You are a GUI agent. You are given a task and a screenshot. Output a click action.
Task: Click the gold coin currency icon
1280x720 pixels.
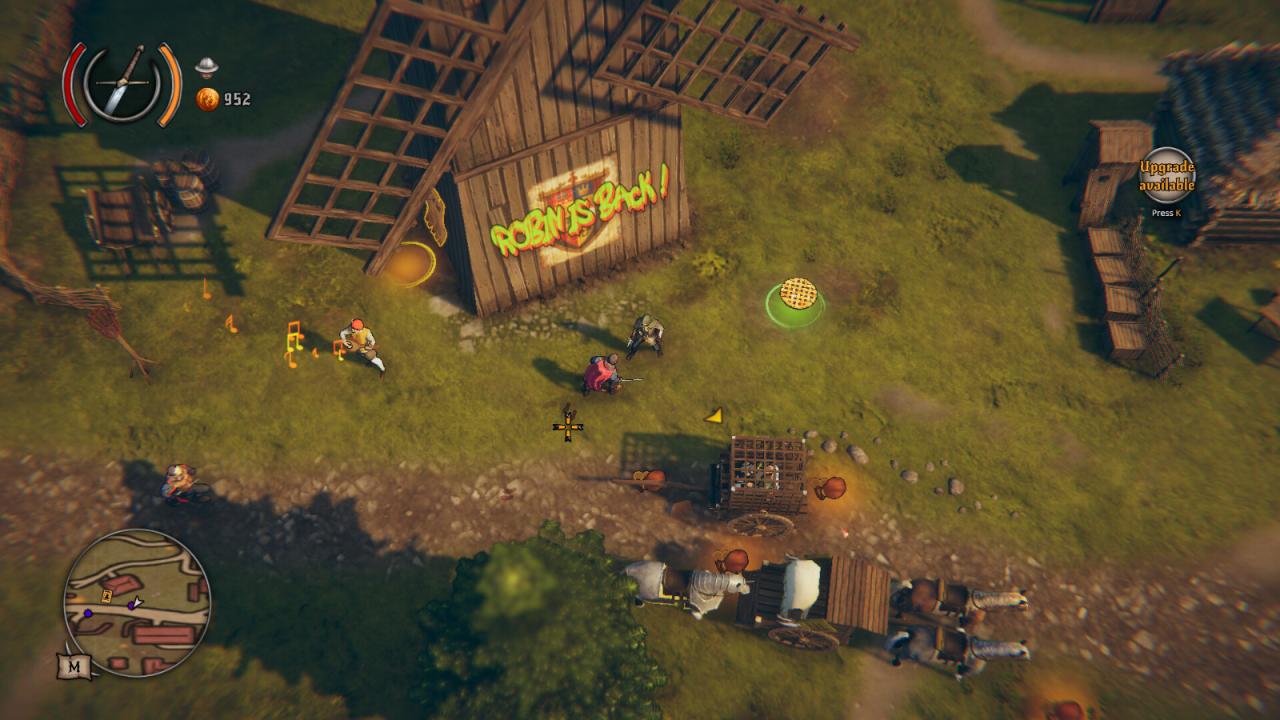208,100
